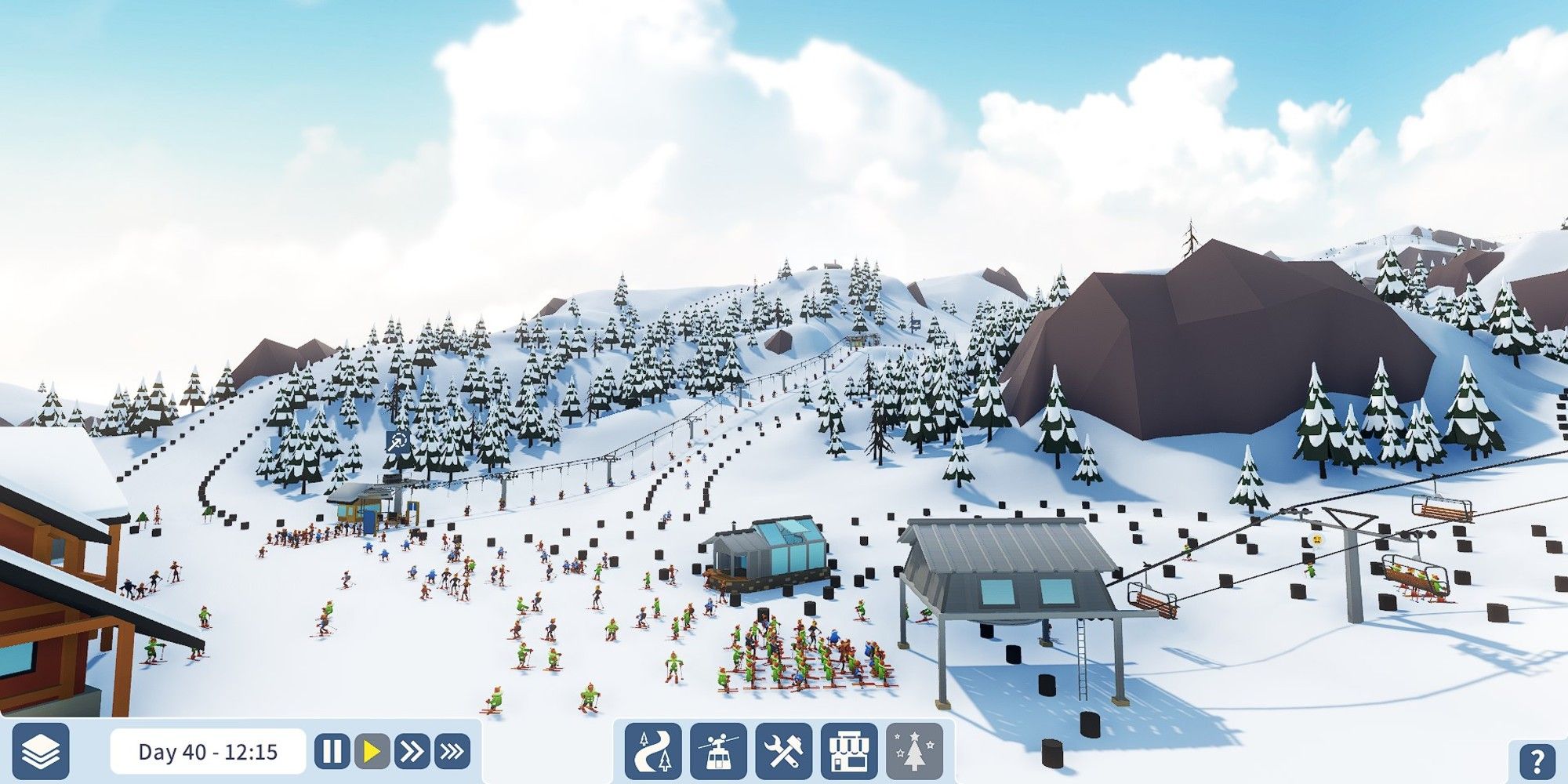Click the Day 40 time display
Viewport: 1568px width, 784px height.
pyautogui.click(x=208, y=751)
